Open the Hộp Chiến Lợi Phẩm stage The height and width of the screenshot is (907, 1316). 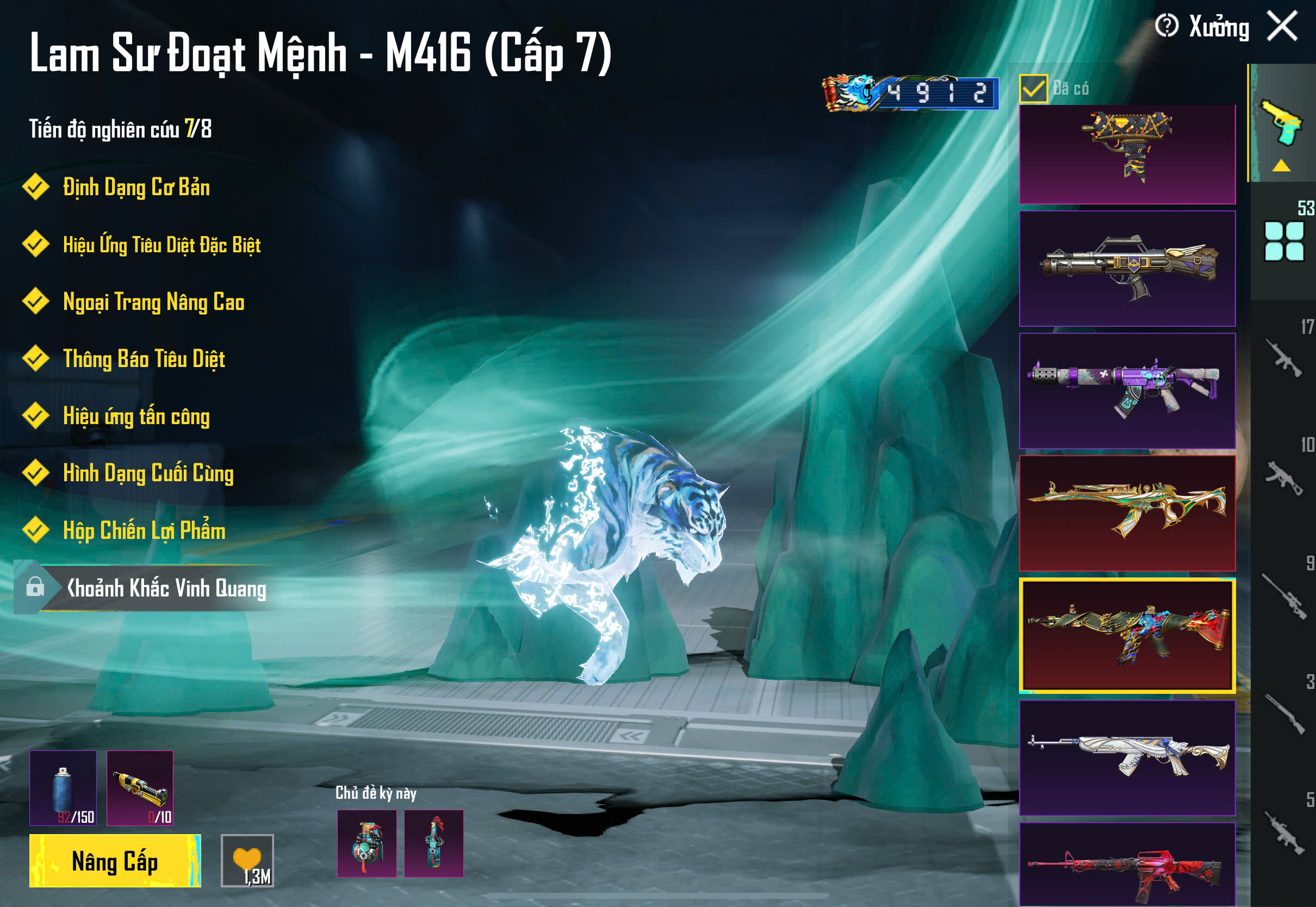pyautogui.click(x=144, y=531)
